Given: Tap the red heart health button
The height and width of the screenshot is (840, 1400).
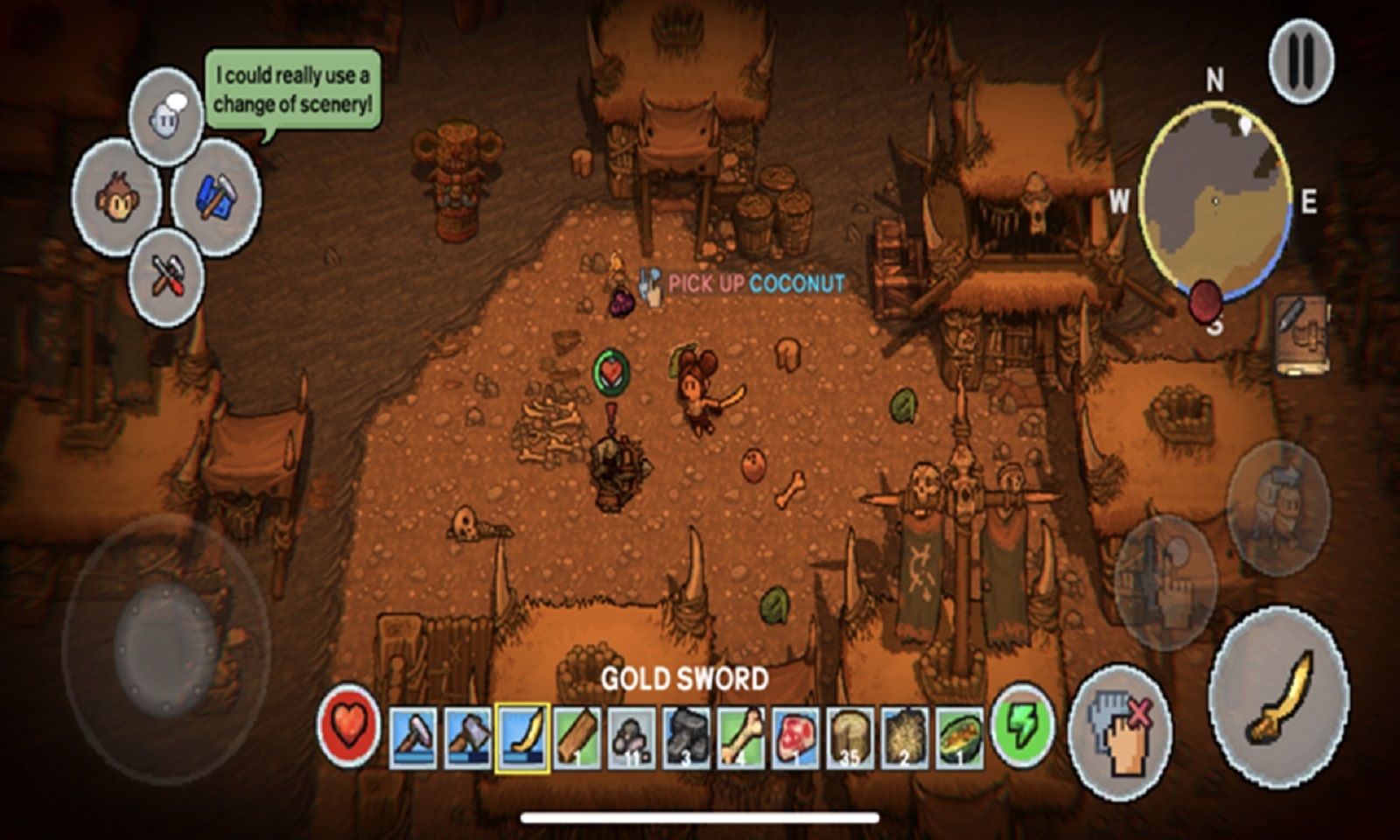Looking at the screenshot, I should 348,726.
